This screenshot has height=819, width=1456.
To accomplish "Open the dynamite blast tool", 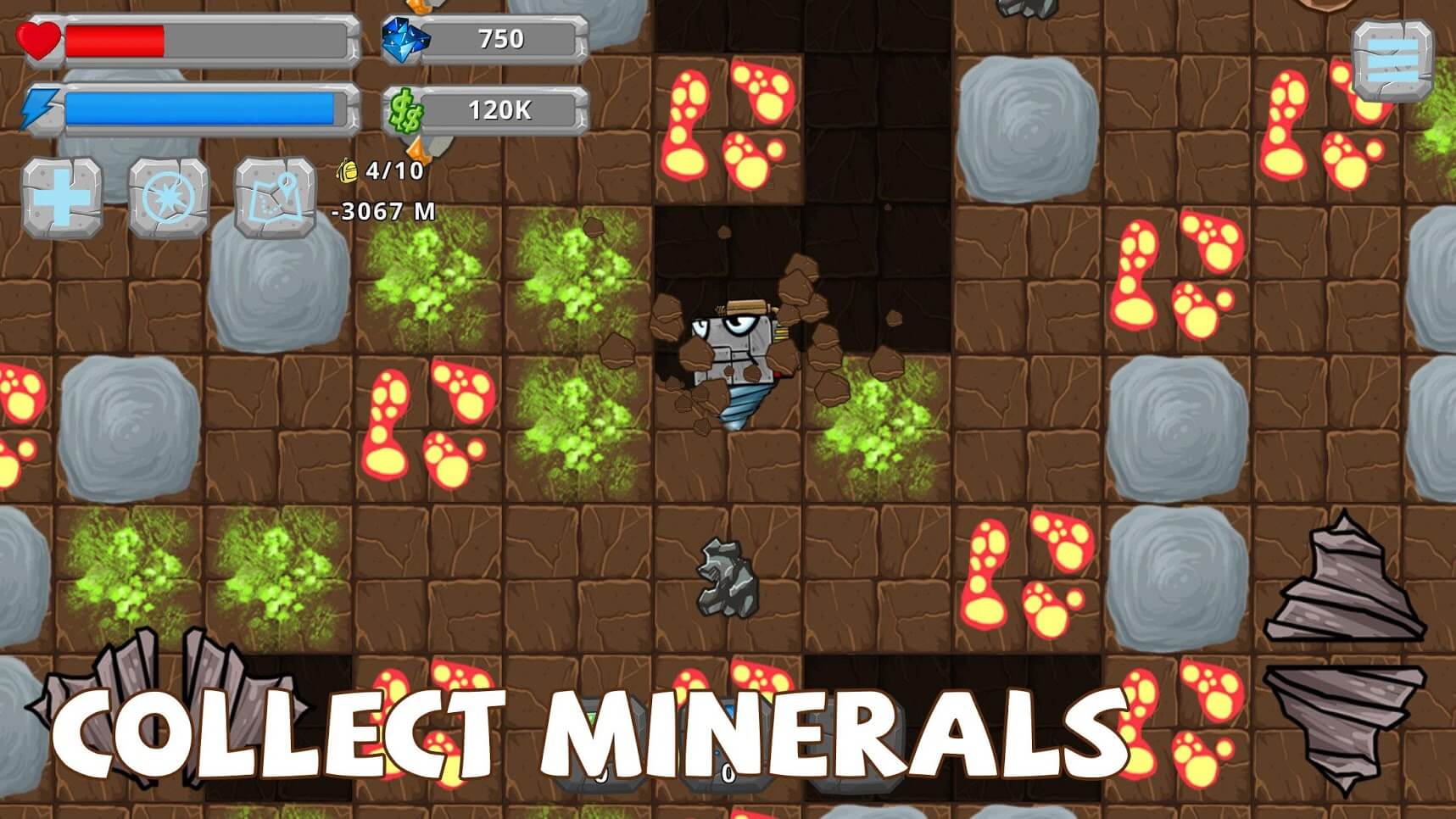I will click(167, 197).
